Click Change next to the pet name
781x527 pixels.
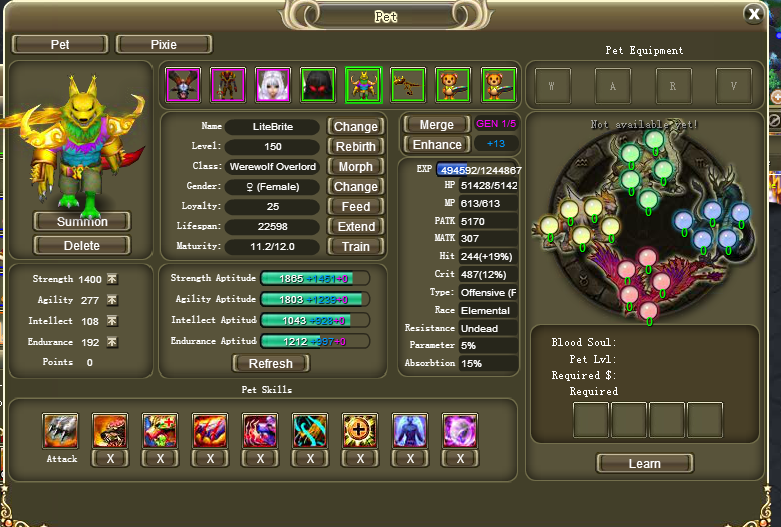coord(355,127)
